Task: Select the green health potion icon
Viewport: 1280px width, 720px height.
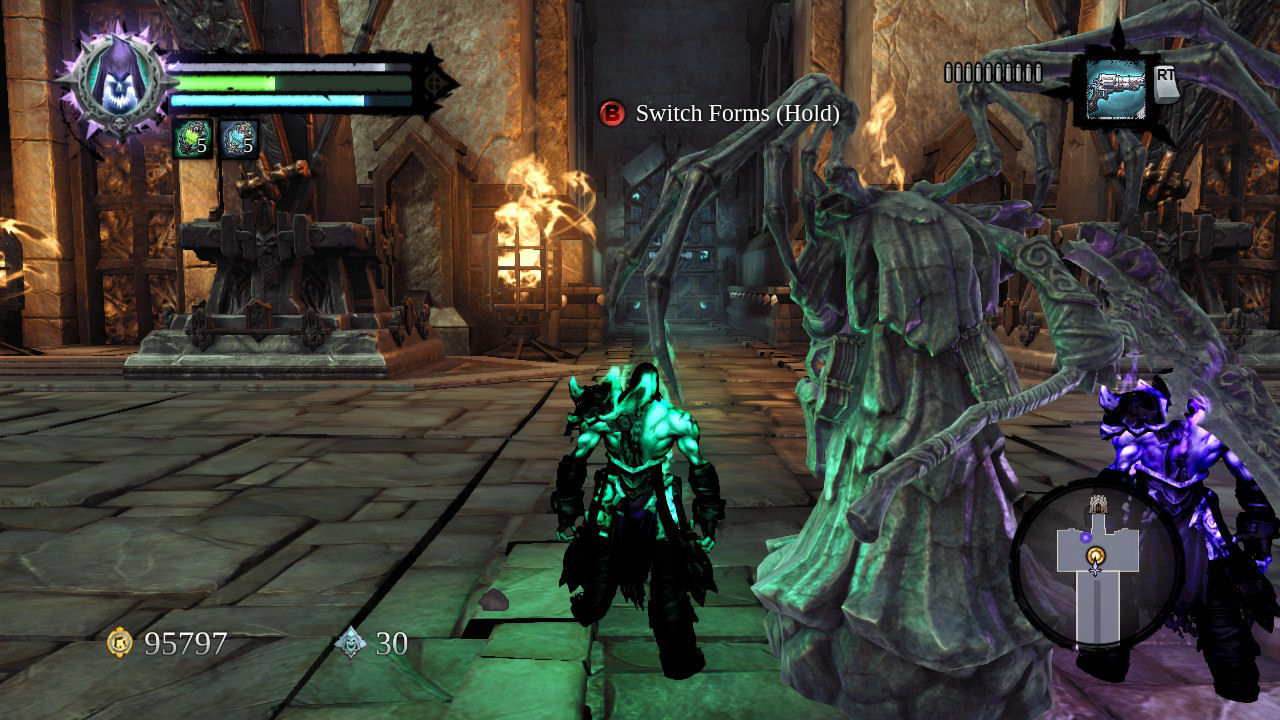Action: point(192,139)
